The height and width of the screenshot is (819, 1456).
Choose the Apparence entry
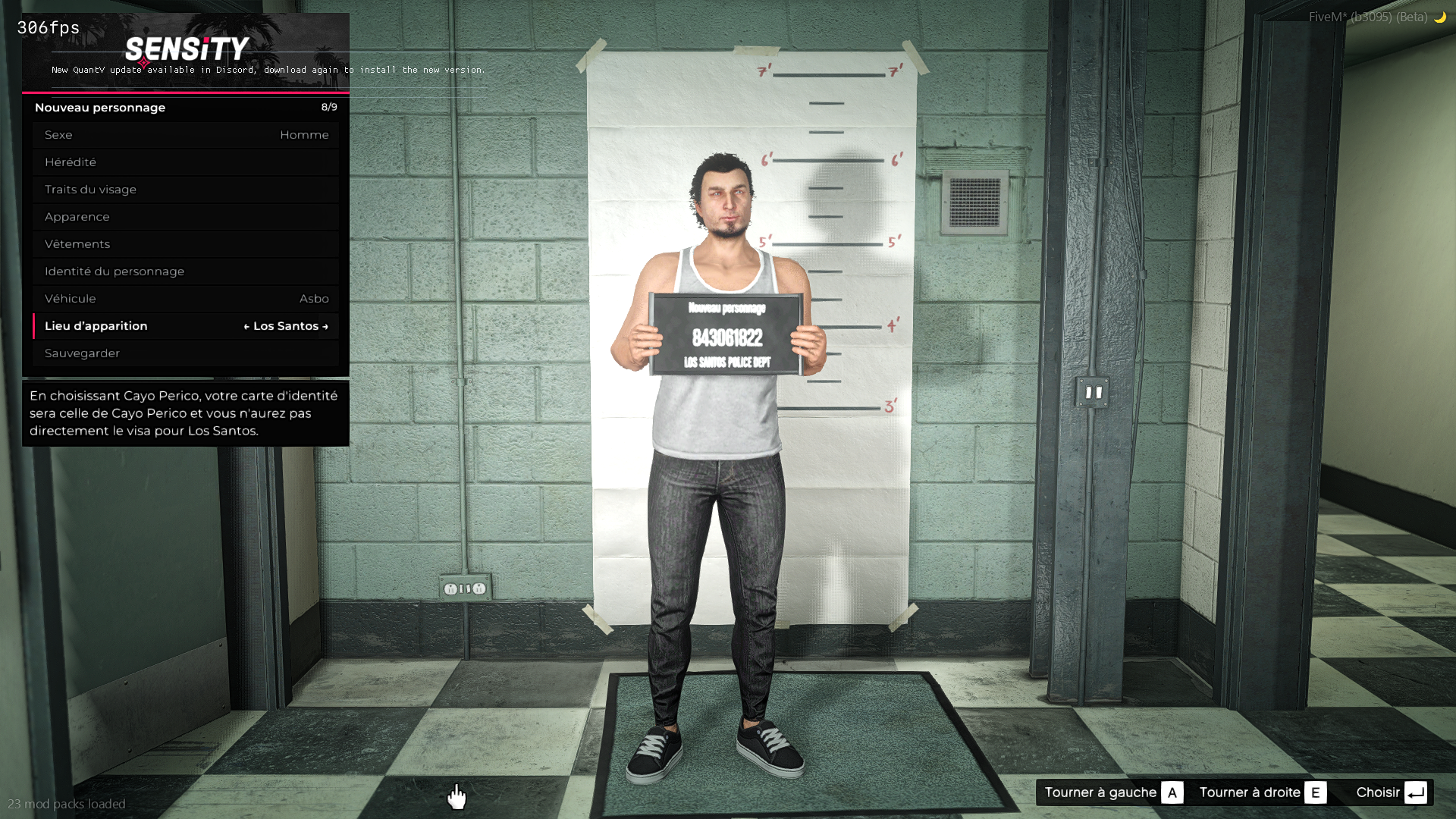point(186,217)
